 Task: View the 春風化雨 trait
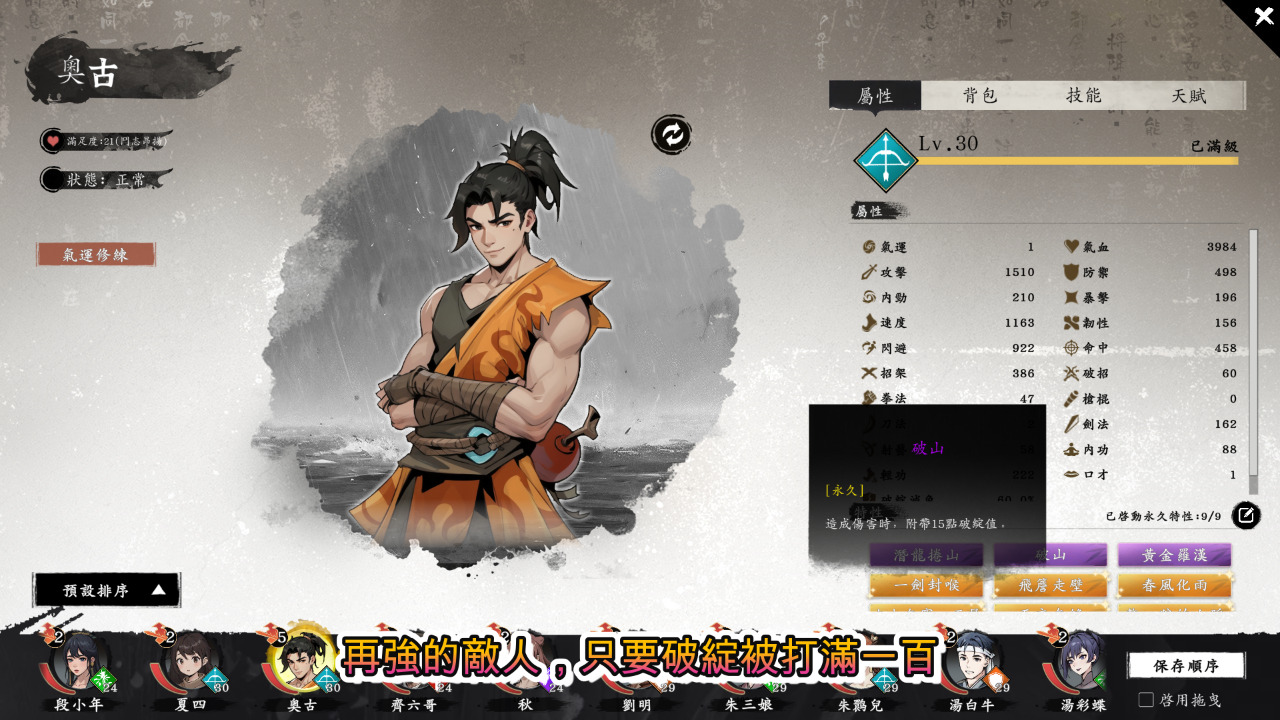(1174, 584)
